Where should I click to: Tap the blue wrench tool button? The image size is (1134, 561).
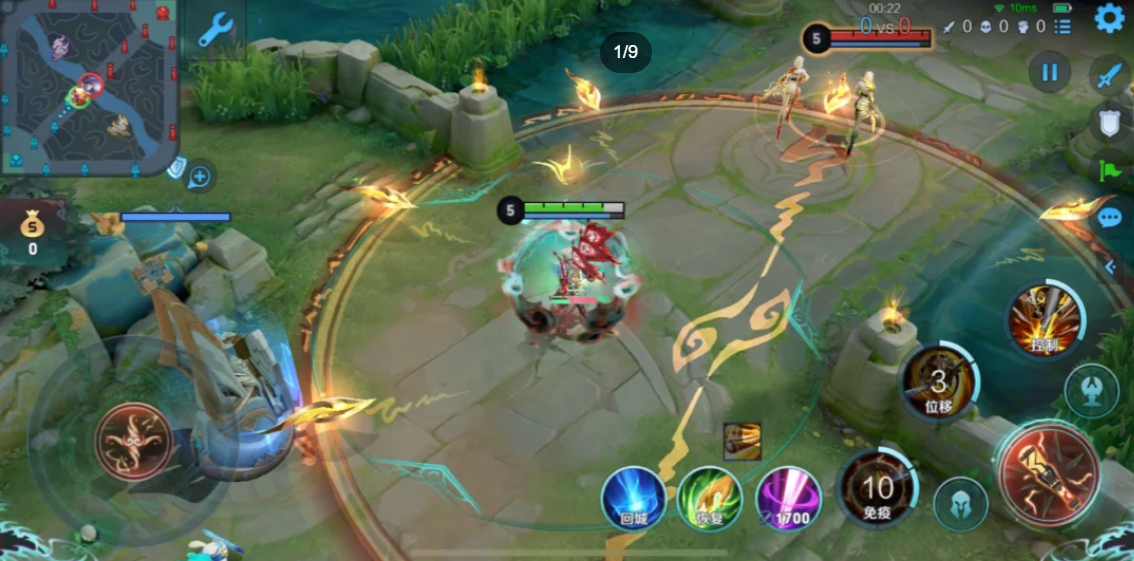click(214, 31)
